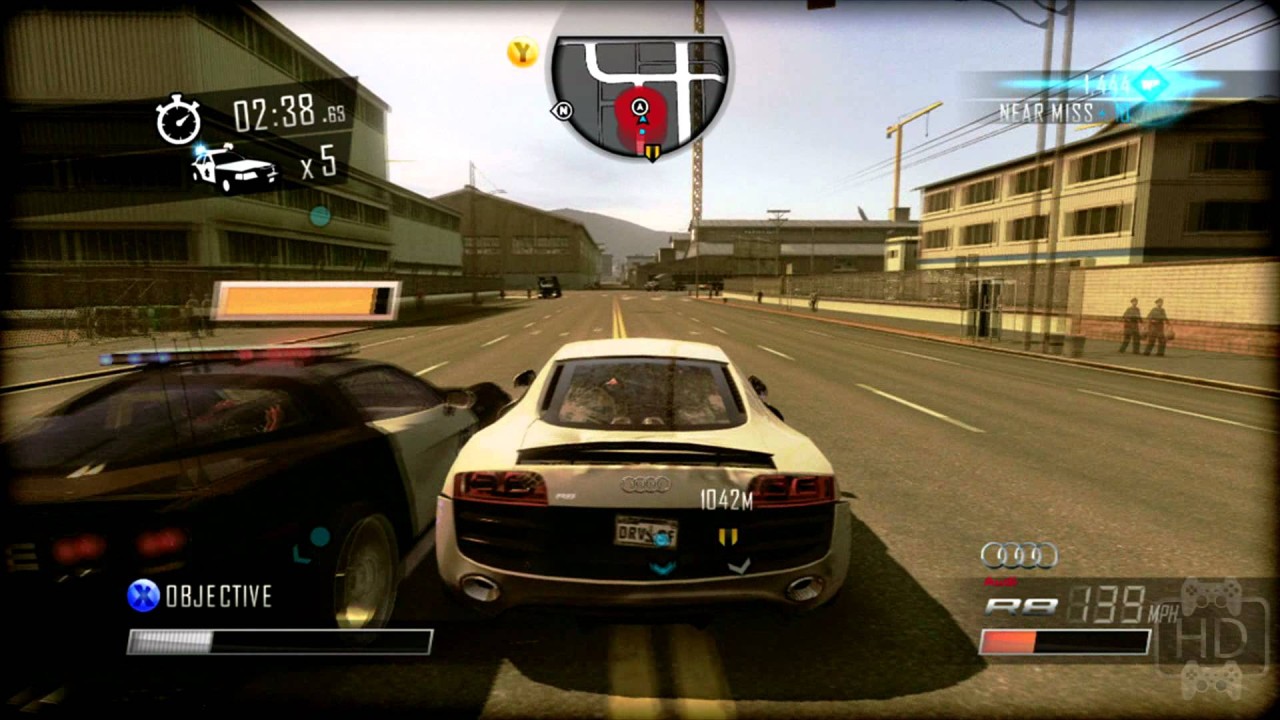The width and height of the screenshot is (1280, 720).
Task: Click the police car pursuit icon
Action: click(x=235, y=166)
